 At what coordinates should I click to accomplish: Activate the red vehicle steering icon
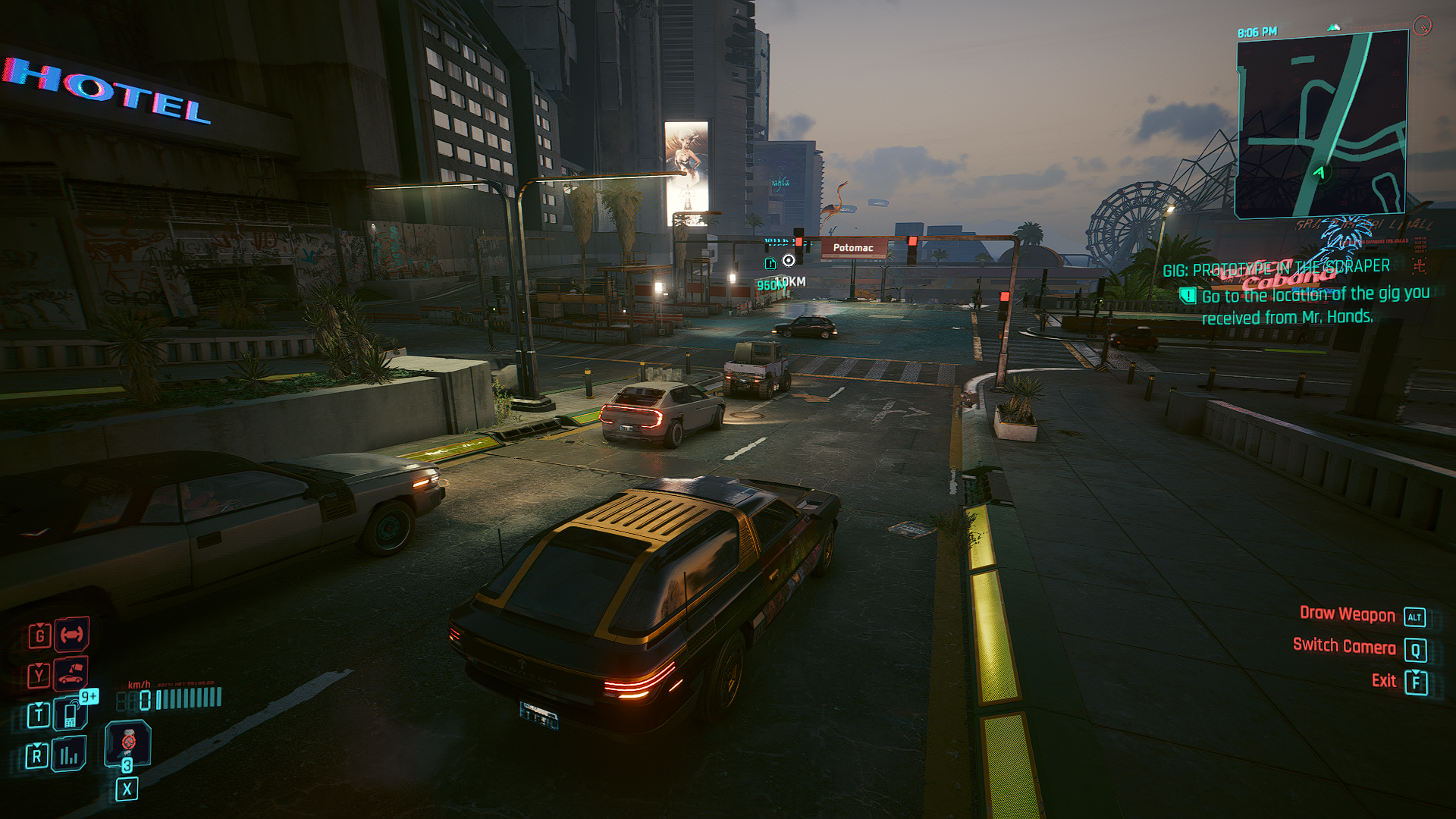tap(71, 635)
